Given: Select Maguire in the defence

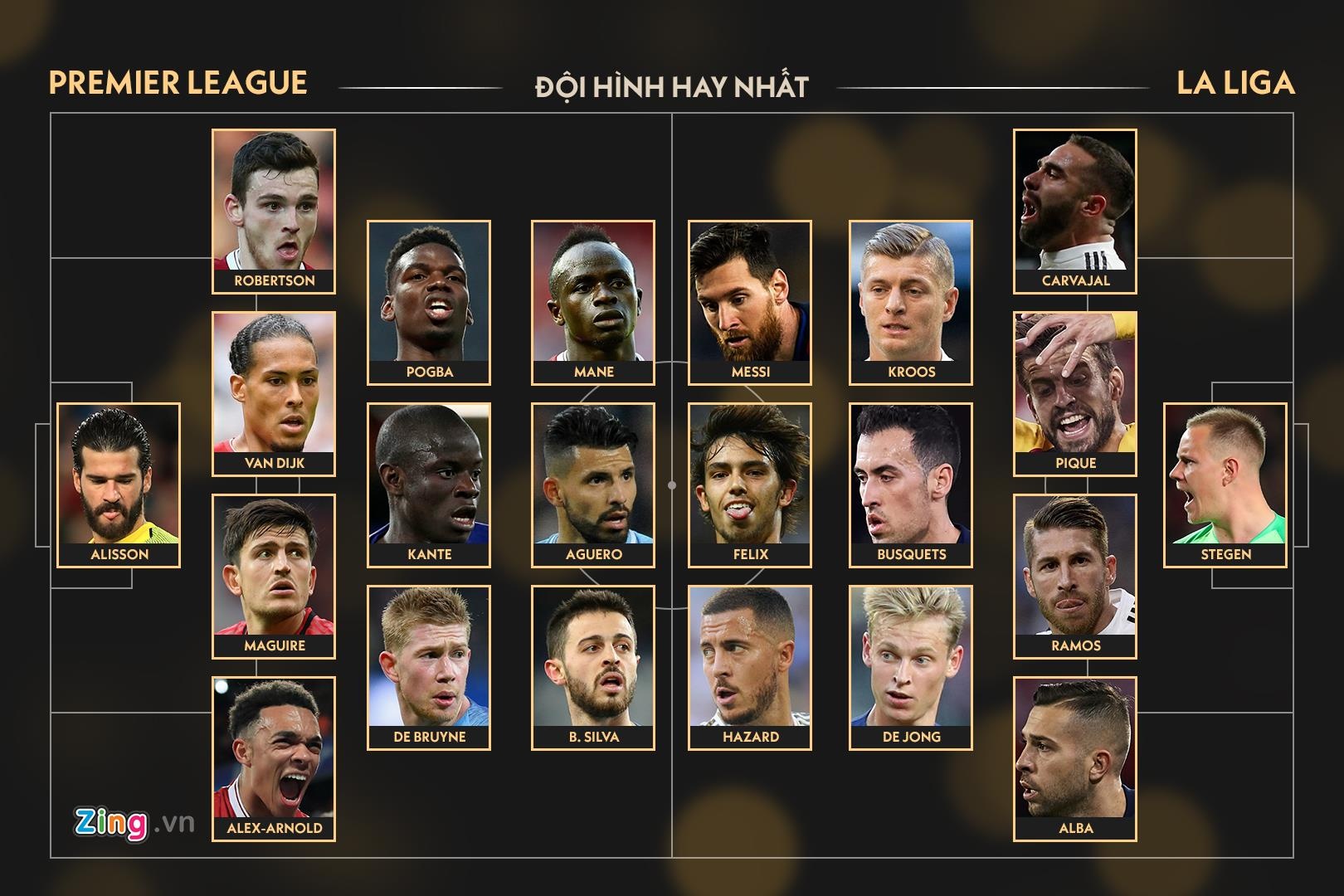Looking at the screenshot, I should [274, 576].
